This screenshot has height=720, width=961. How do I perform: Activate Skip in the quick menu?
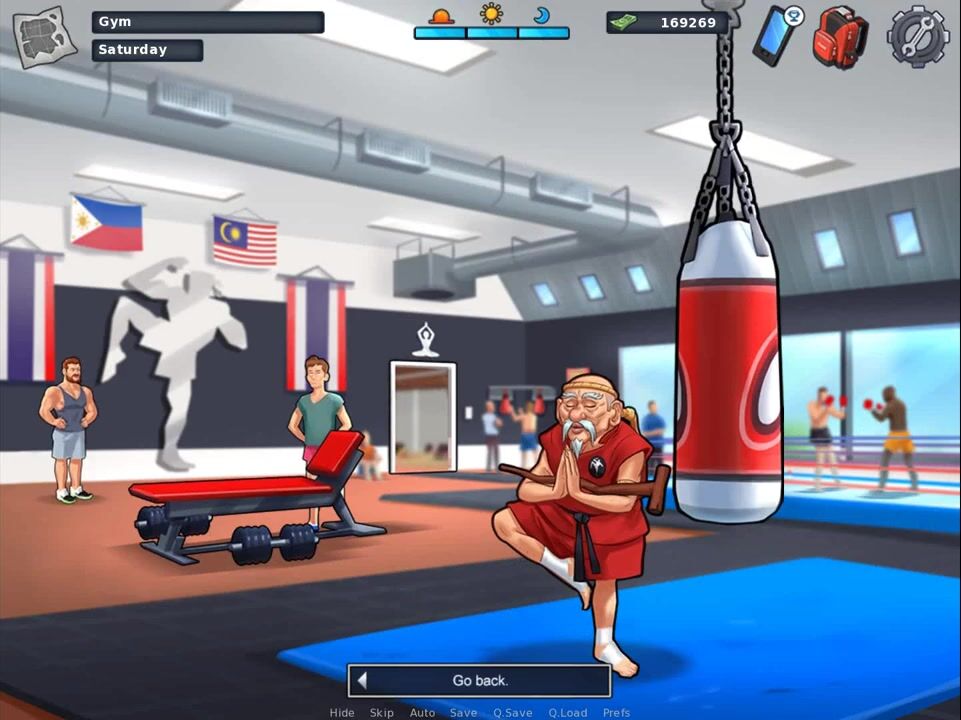(x=381, y=713)
